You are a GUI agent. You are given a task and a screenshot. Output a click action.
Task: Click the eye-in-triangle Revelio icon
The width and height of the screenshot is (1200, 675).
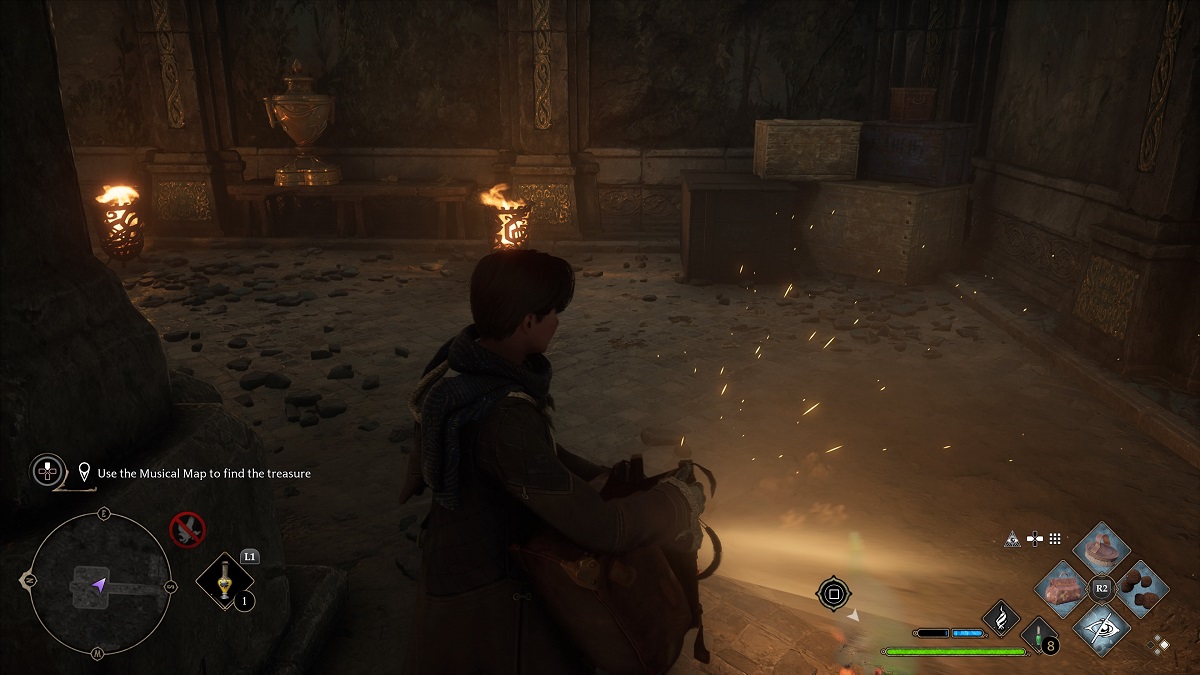1011,540
